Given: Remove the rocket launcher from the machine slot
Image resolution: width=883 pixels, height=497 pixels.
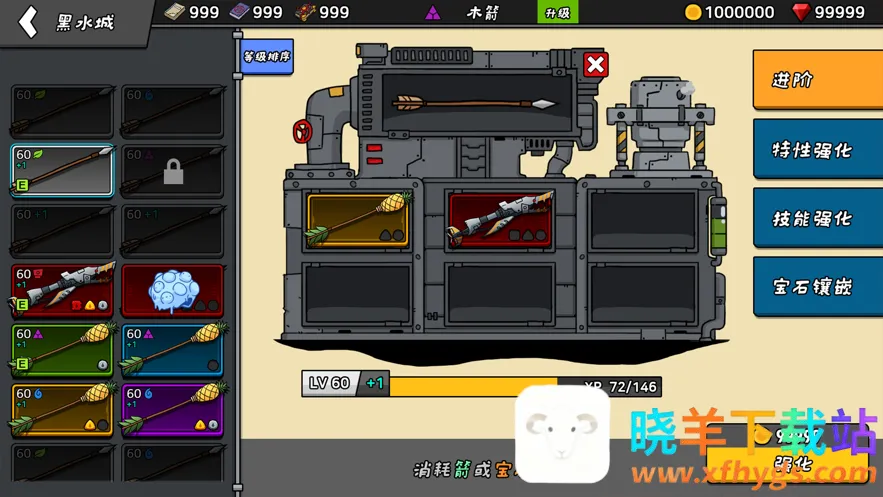Looking at the screenshot, I should [x=500, y=221].
